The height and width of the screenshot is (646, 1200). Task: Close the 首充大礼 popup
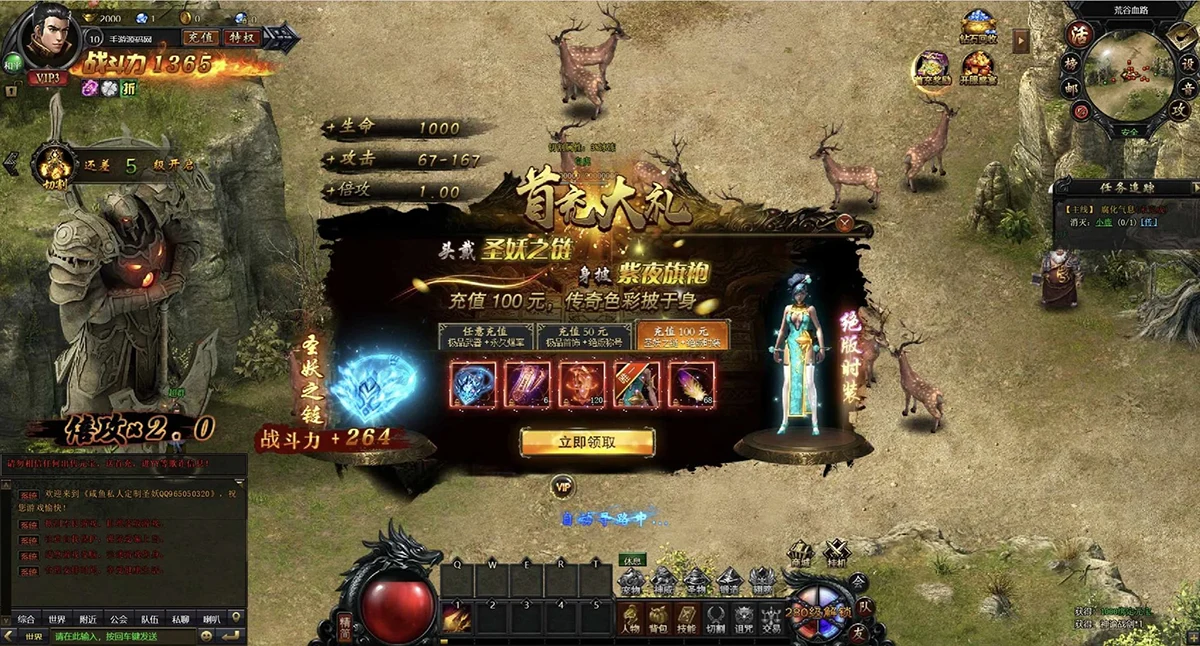(x=846, y=223)
